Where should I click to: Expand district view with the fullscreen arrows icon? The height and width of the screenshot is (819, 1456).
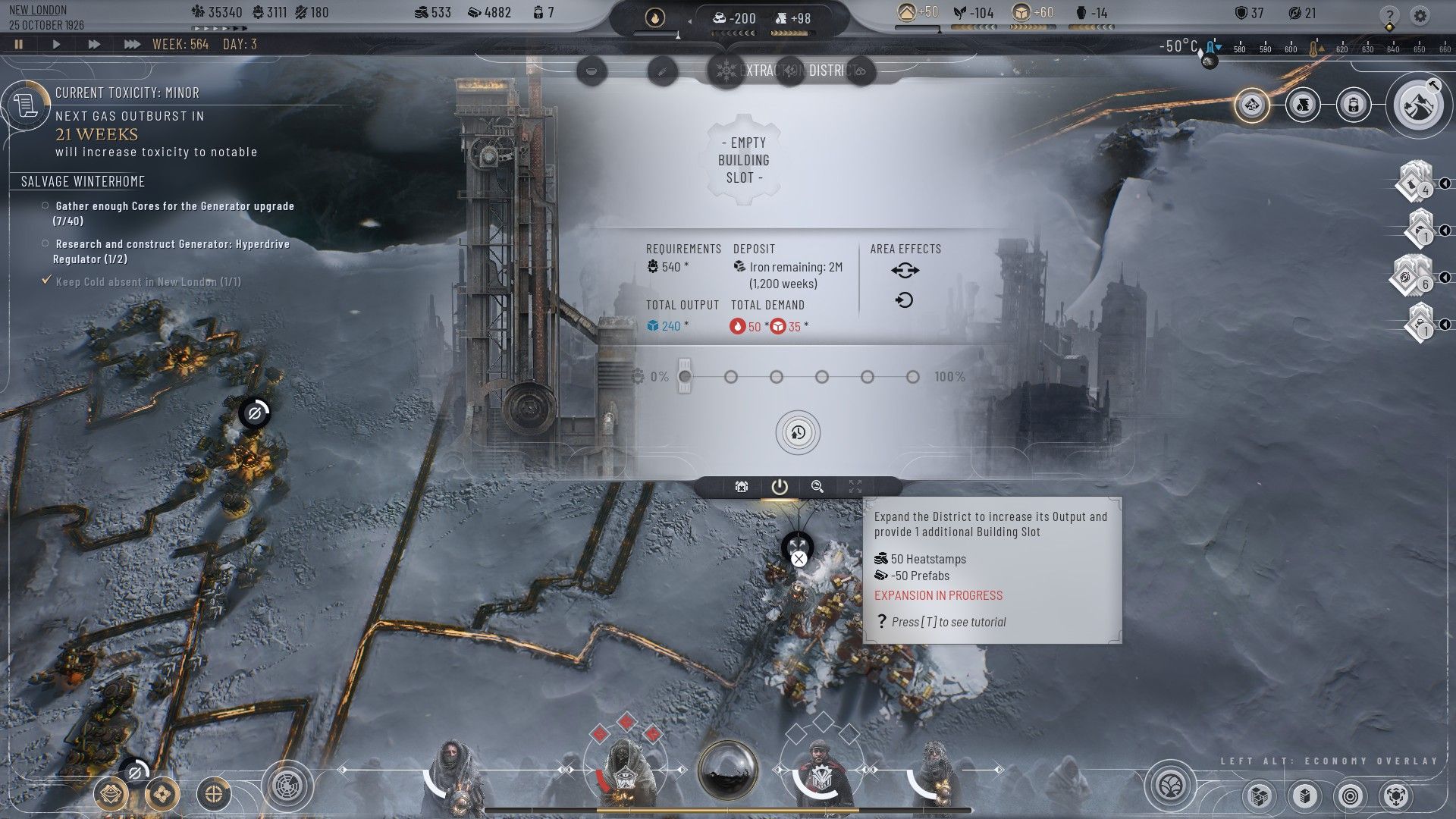(x=855, y=487)
